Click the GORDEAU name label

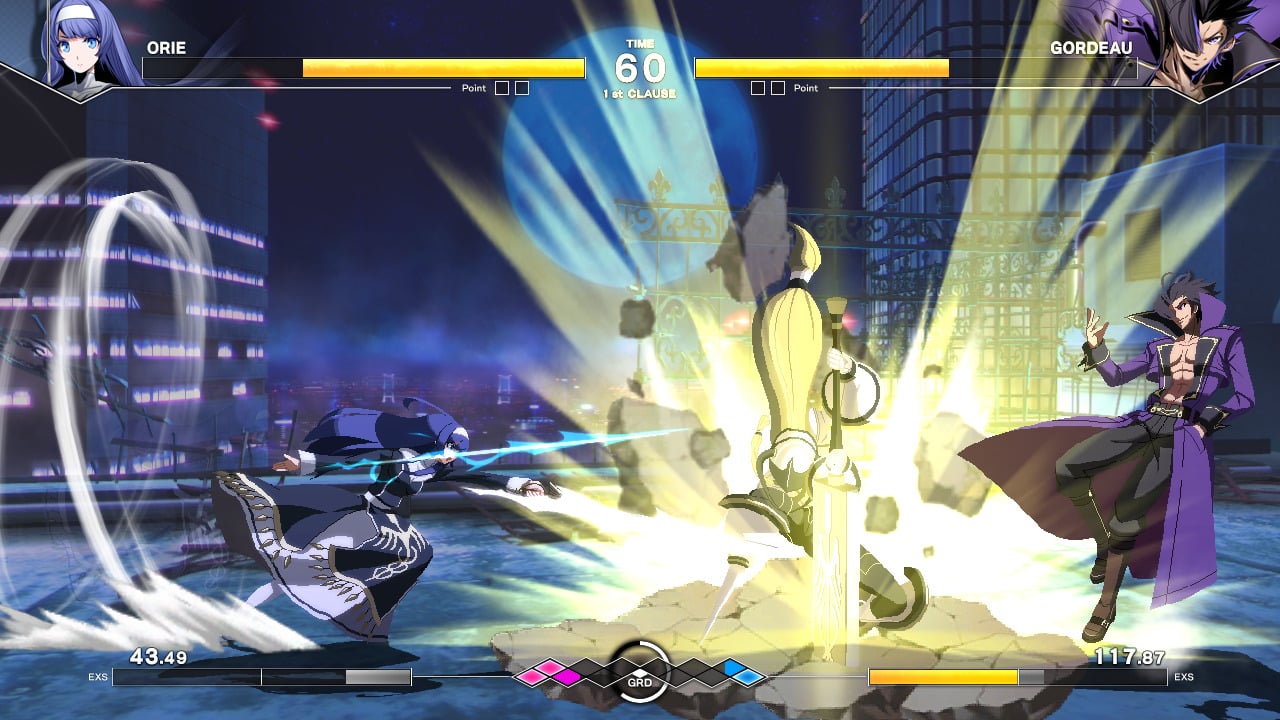click(x=1092, y=45)
